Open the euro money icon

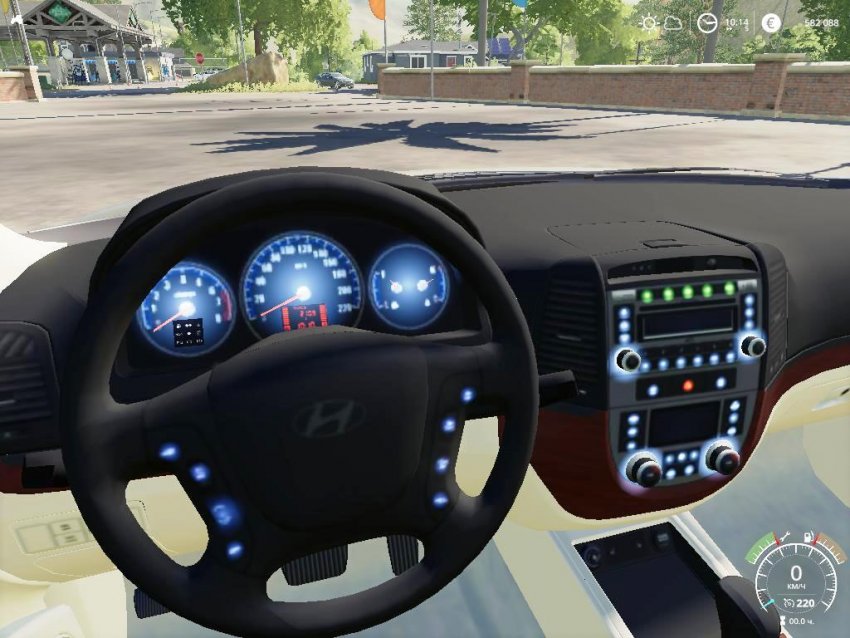pyautogui.click(x=771, y=22)
